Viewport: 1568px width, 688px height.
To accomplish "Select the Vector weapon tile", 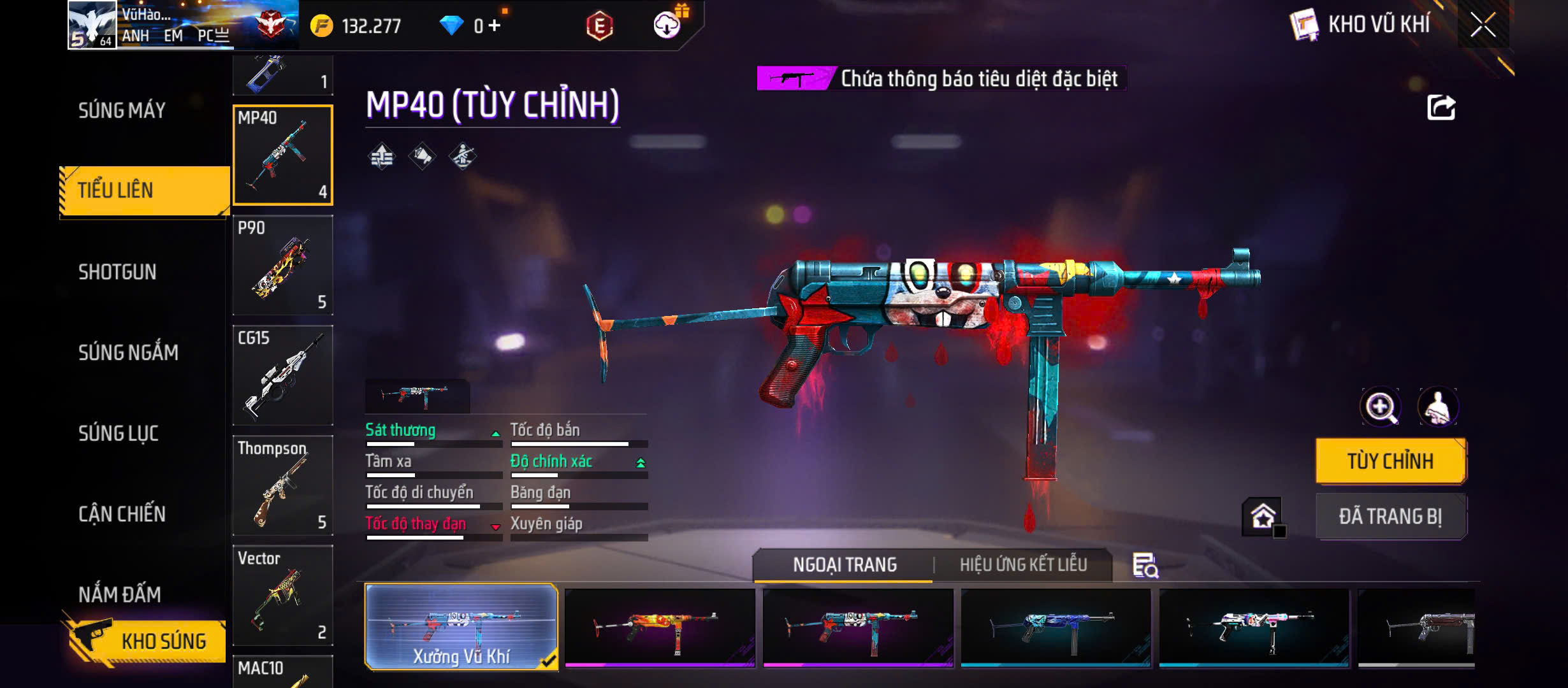I will 282,595.
